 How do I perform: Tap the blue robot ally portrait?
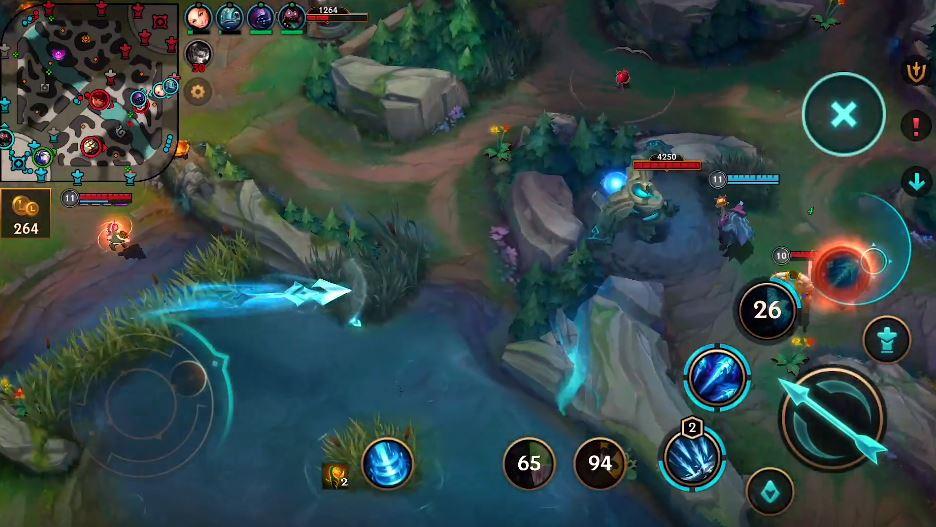click(229, 16)
